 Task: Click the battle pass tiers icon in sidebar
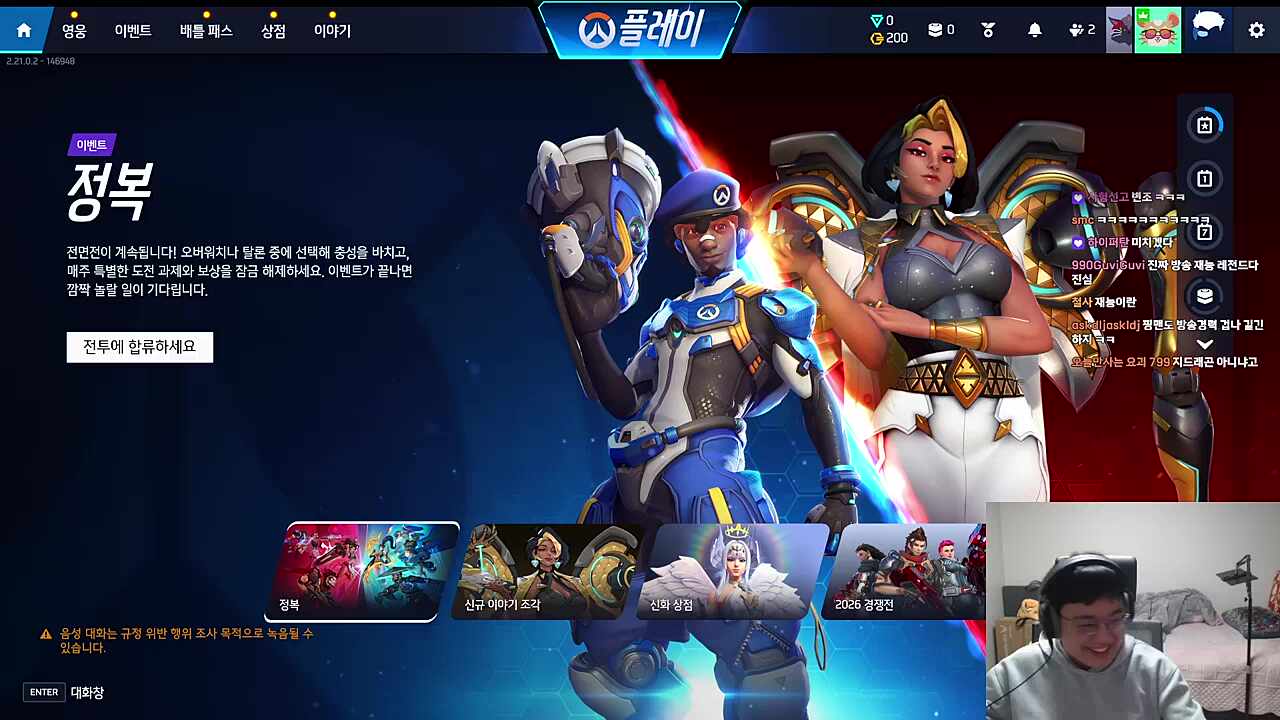click(1205, 296)
